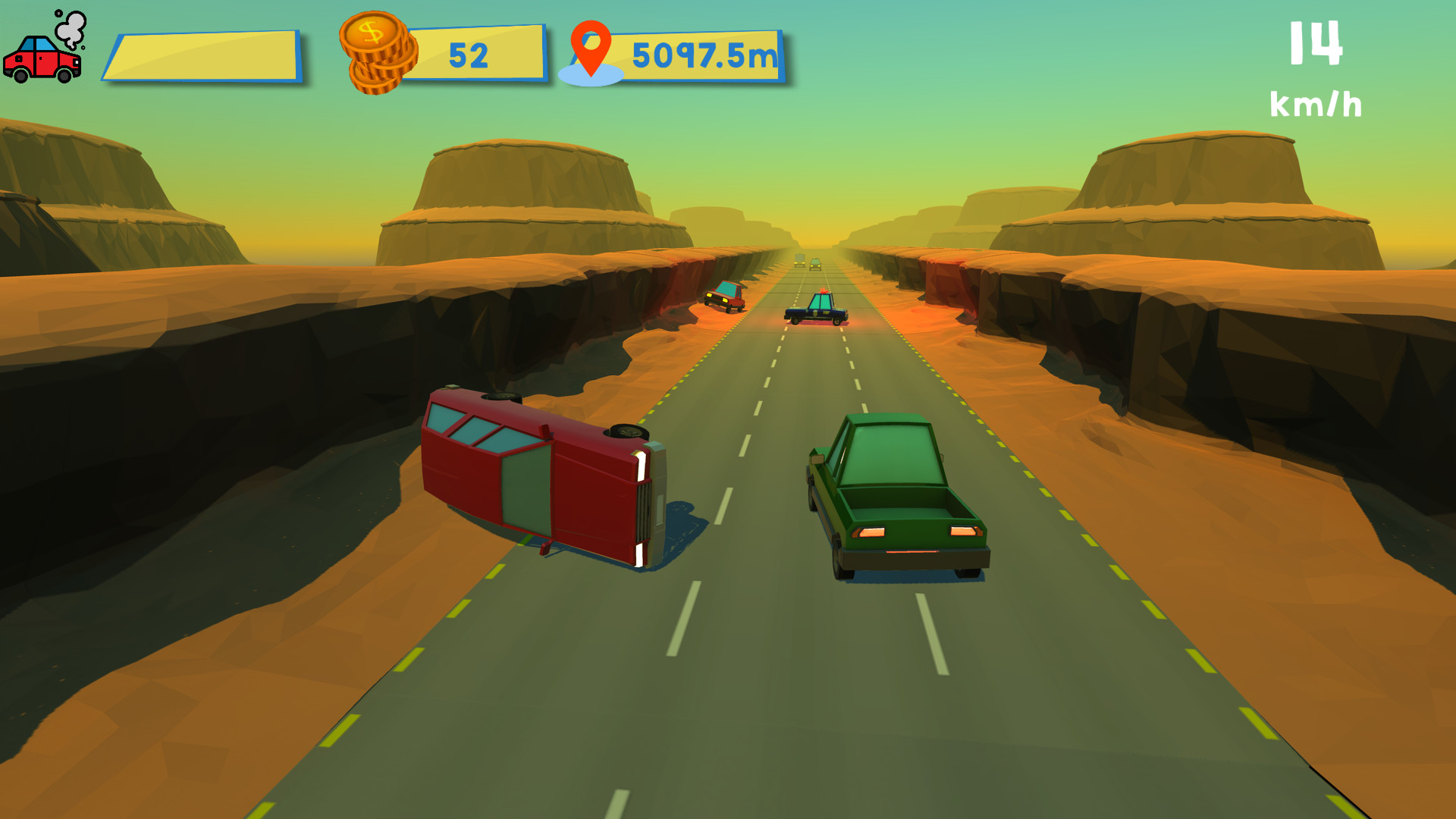1456x819 pixels.
Task: Click the yellow car on the left shoulder
Action: coord(723,296)
